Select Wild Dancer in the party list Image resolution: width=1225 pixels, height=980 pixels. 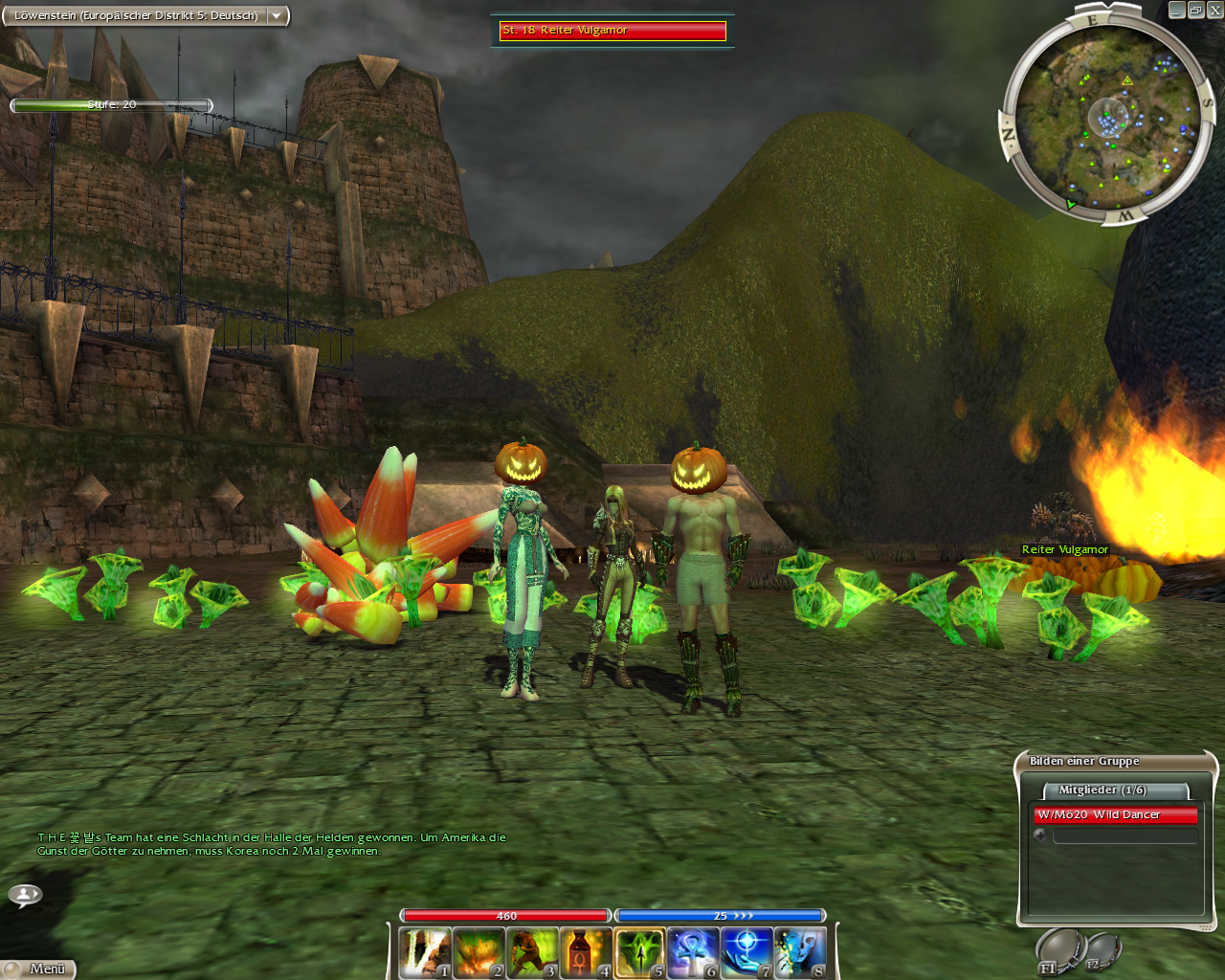(1115, 815)
